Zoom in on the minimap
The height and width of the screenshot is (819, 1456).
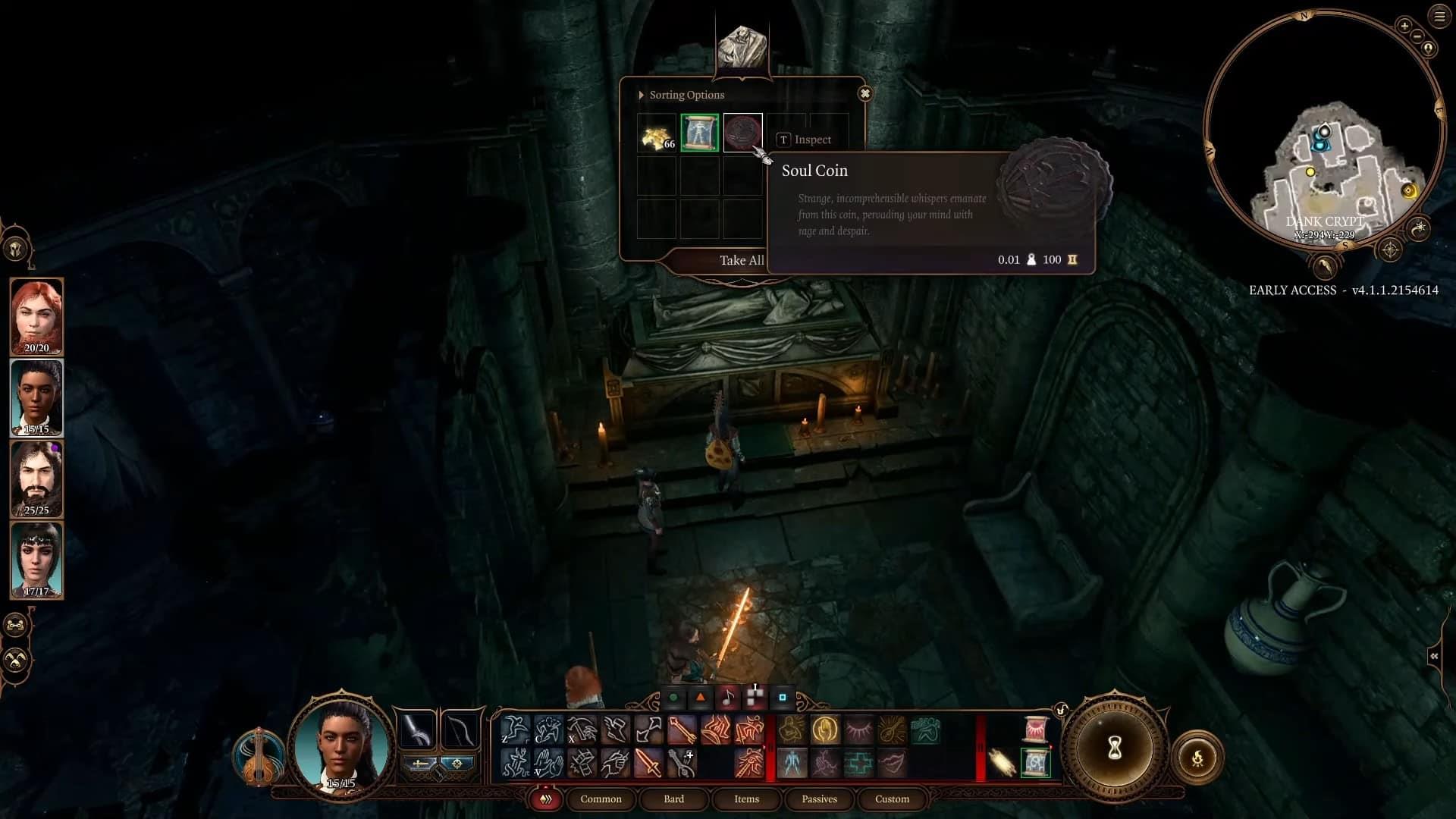1404,26
